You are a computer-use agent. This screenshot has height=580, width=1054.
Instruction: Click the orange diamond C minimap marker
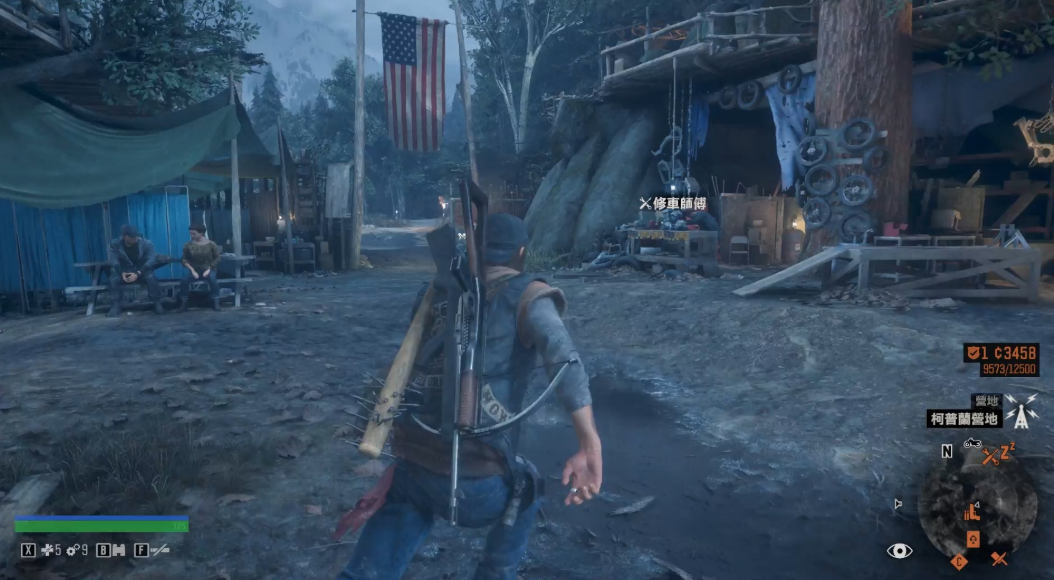(959, 561)
